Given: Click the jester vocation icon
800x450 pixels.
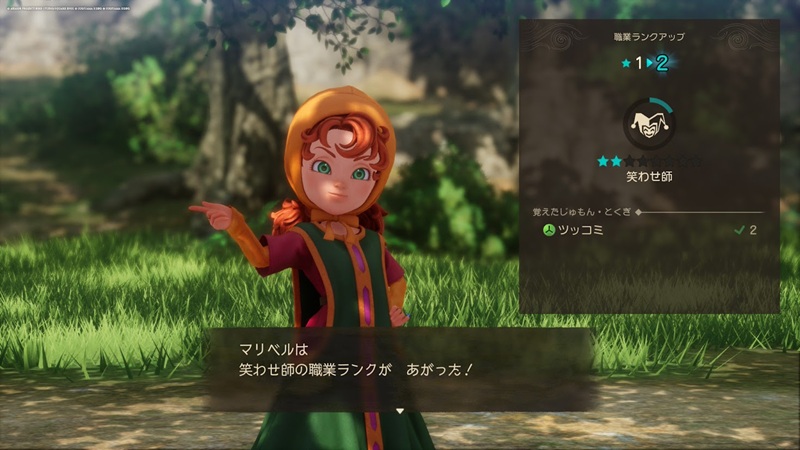Looking at the screenshot, I should tap(648, 124).
